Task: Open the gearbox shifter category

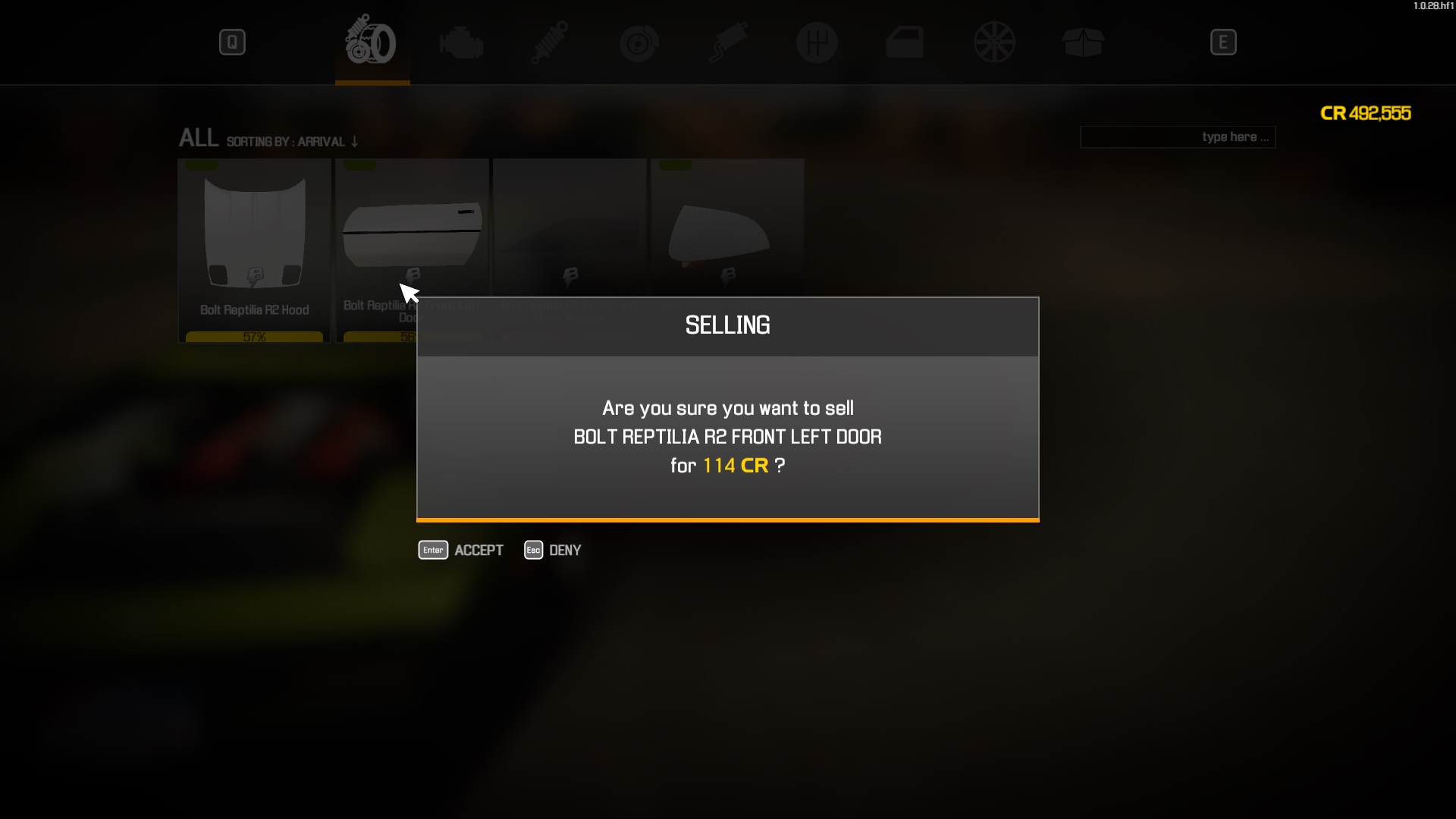Action: 817,42
